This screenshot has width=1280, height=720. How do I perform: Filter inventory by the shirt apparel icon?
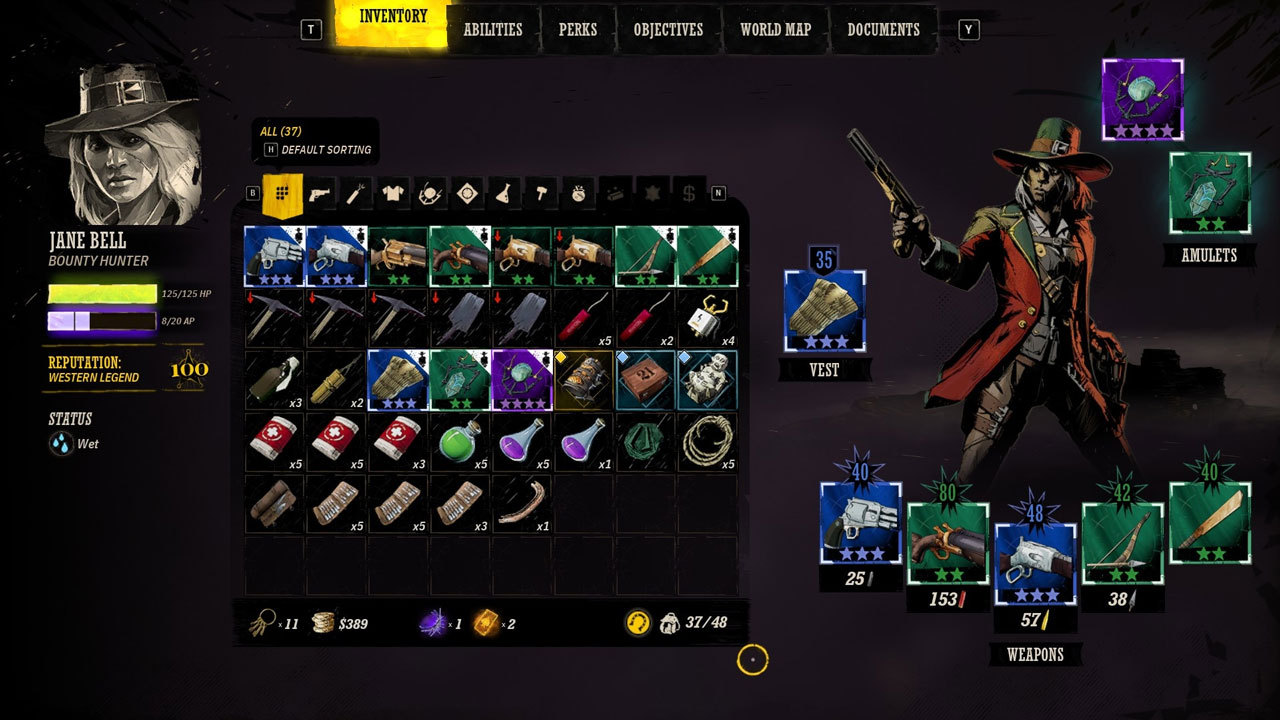(x=393, y=193)
